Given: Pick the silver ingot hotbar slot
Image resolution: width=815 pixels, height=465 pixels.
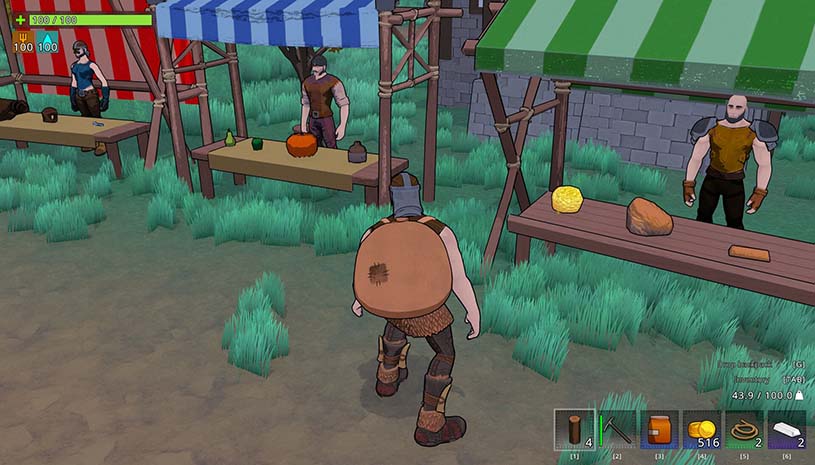Looking at the screenshot, I should (786, 429).
